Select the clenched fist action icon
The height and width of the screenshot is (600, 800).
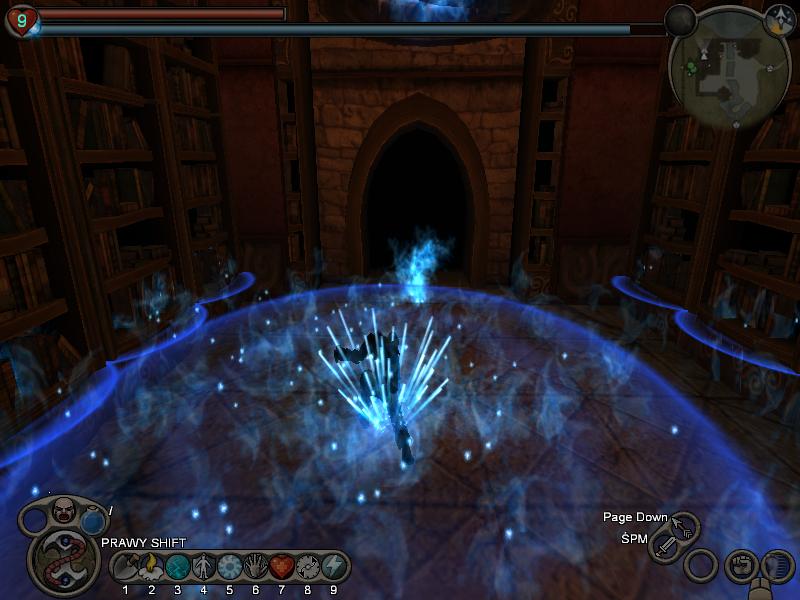[739, 566]
